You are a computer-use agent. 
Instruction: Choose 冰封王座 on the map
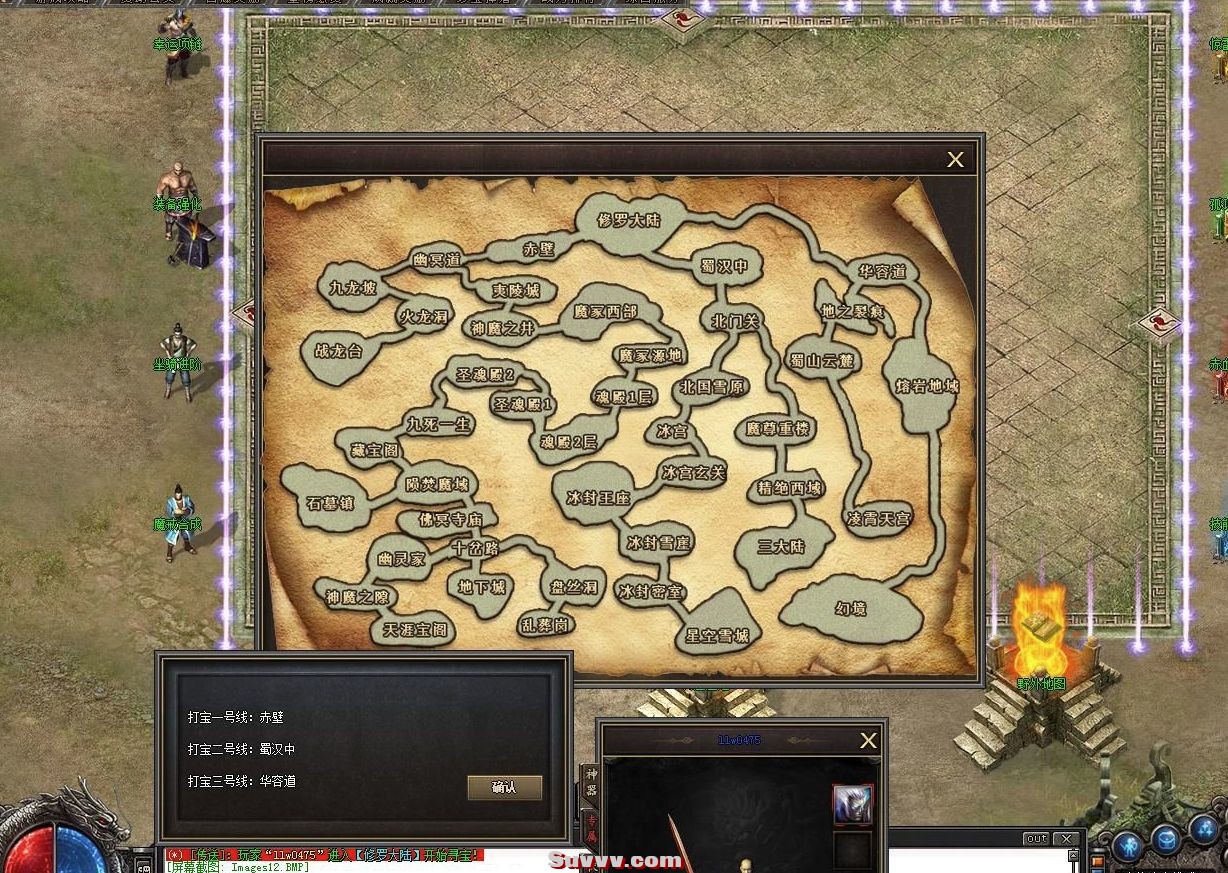[x=598, y=497]
